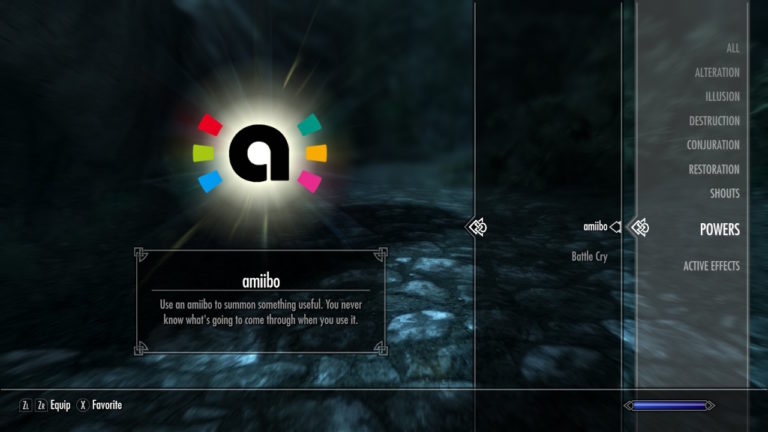
Task: Choose the Battle Cry power
Action: pyautogui.click(x=589, y=256)
